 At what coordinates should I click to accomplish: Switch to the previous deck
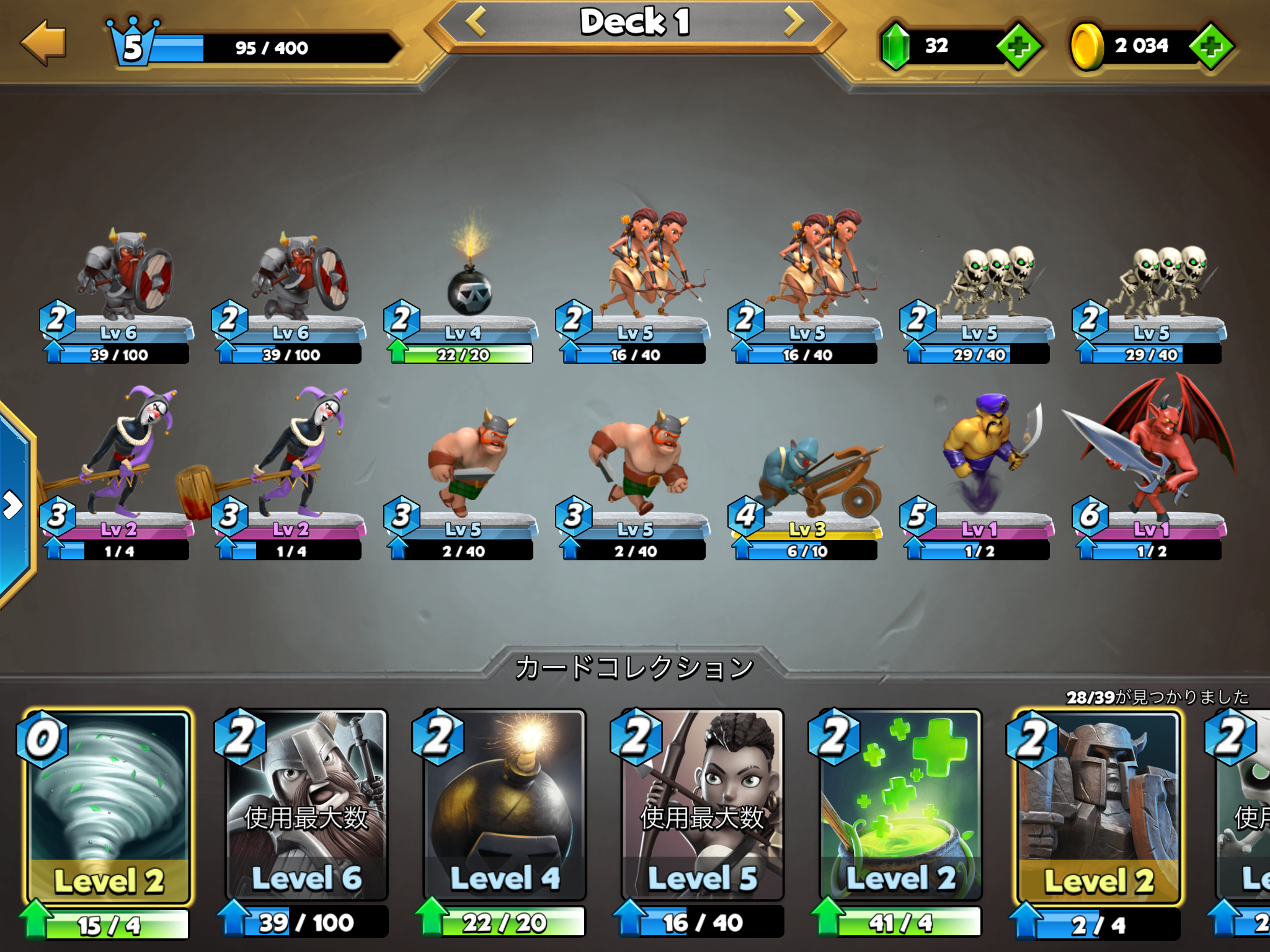click(x=476, y=22)
